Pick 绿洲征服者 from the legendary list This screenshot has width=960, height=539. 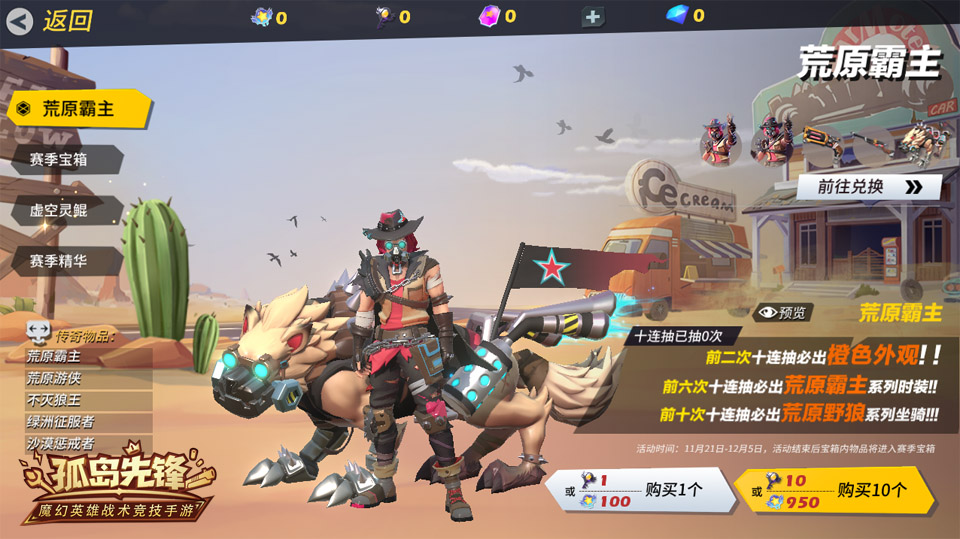tap(60, 423)
